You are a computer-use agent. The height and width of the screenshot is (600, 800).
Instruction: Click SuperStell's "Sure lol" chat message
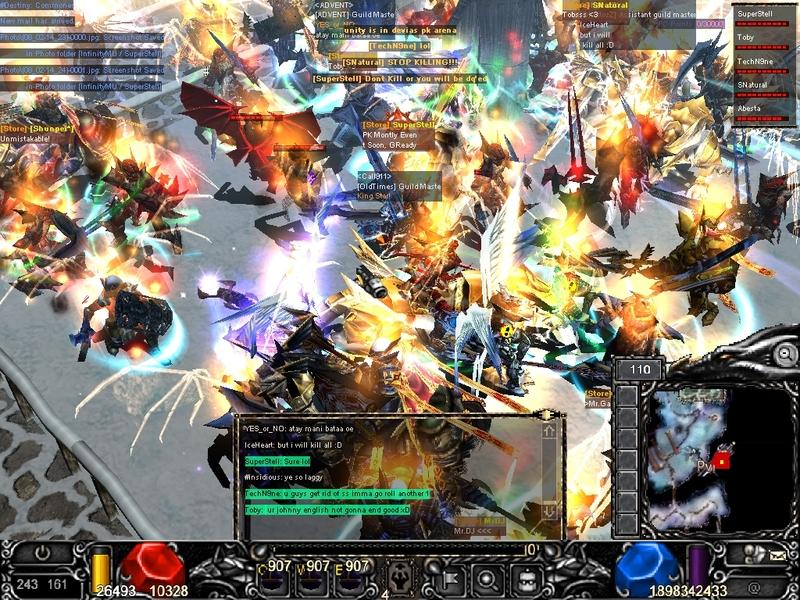[x=278, y=461]
